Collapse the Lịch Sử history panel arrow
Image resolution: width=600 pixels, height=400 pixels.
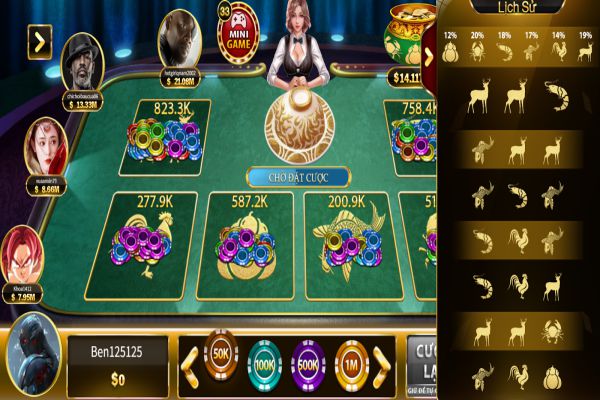coord(429,57)
